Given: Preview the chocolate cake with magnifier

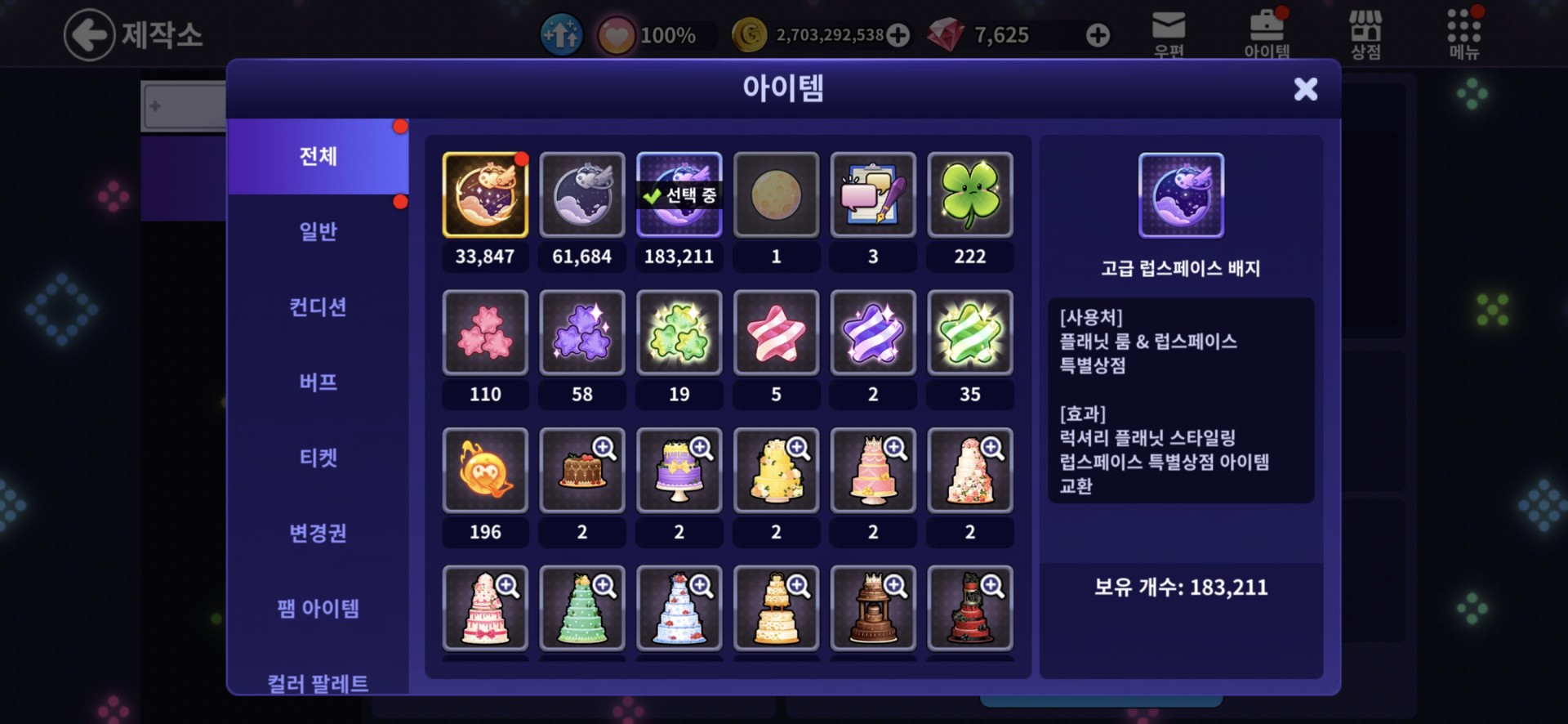Looking at the screenshot, I should coord(604,449).
